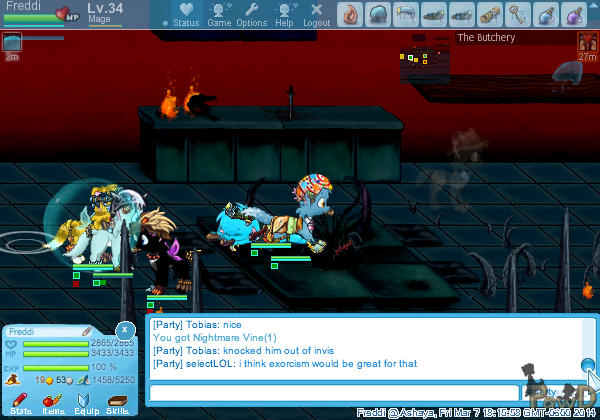Open the Status menu
This screenshot has width=600, height=420.
pyautogui.click(x=185, y=15)
